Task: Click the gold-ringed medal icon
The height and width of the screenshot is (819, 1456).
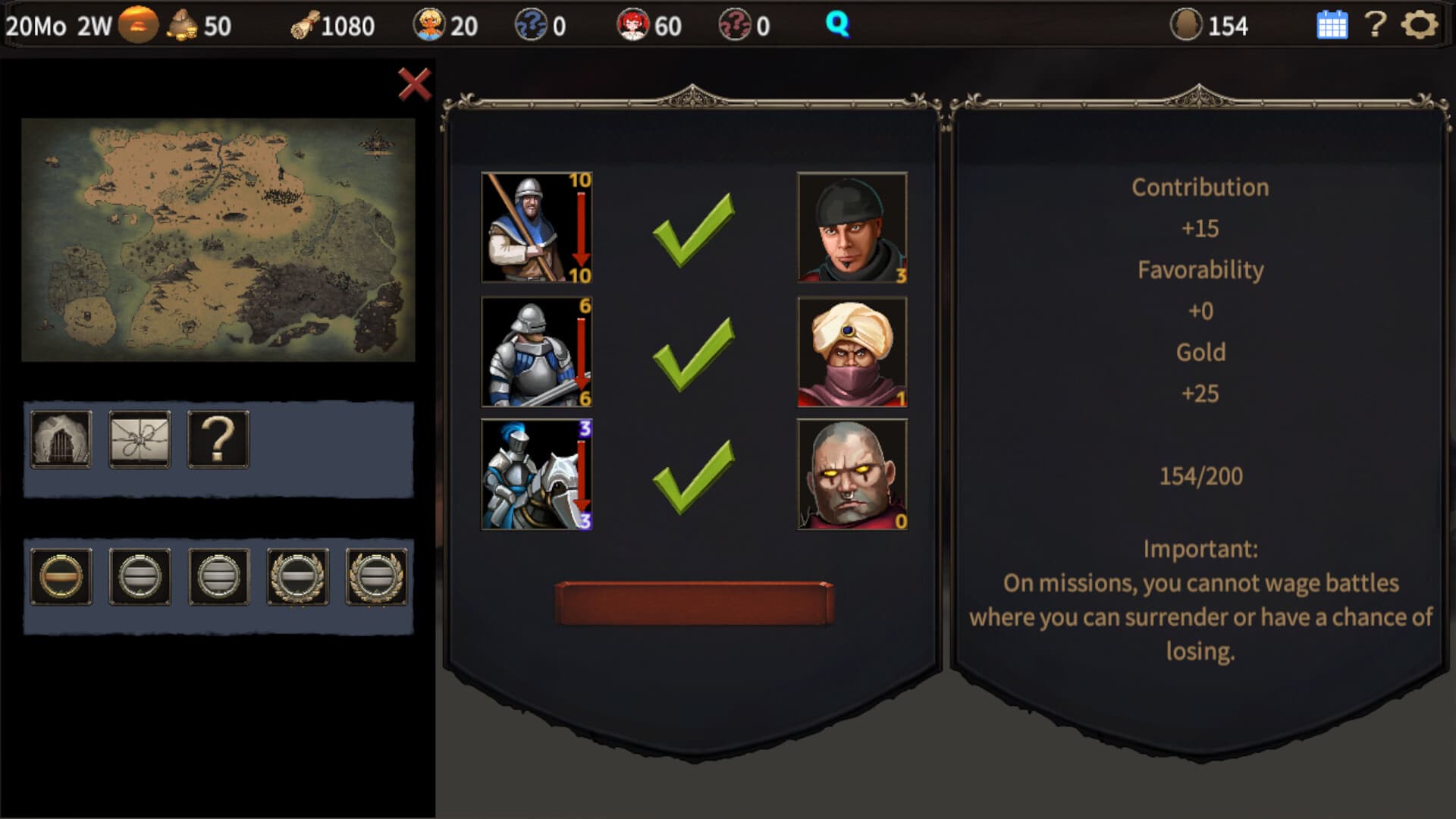Action: point(61,576)
